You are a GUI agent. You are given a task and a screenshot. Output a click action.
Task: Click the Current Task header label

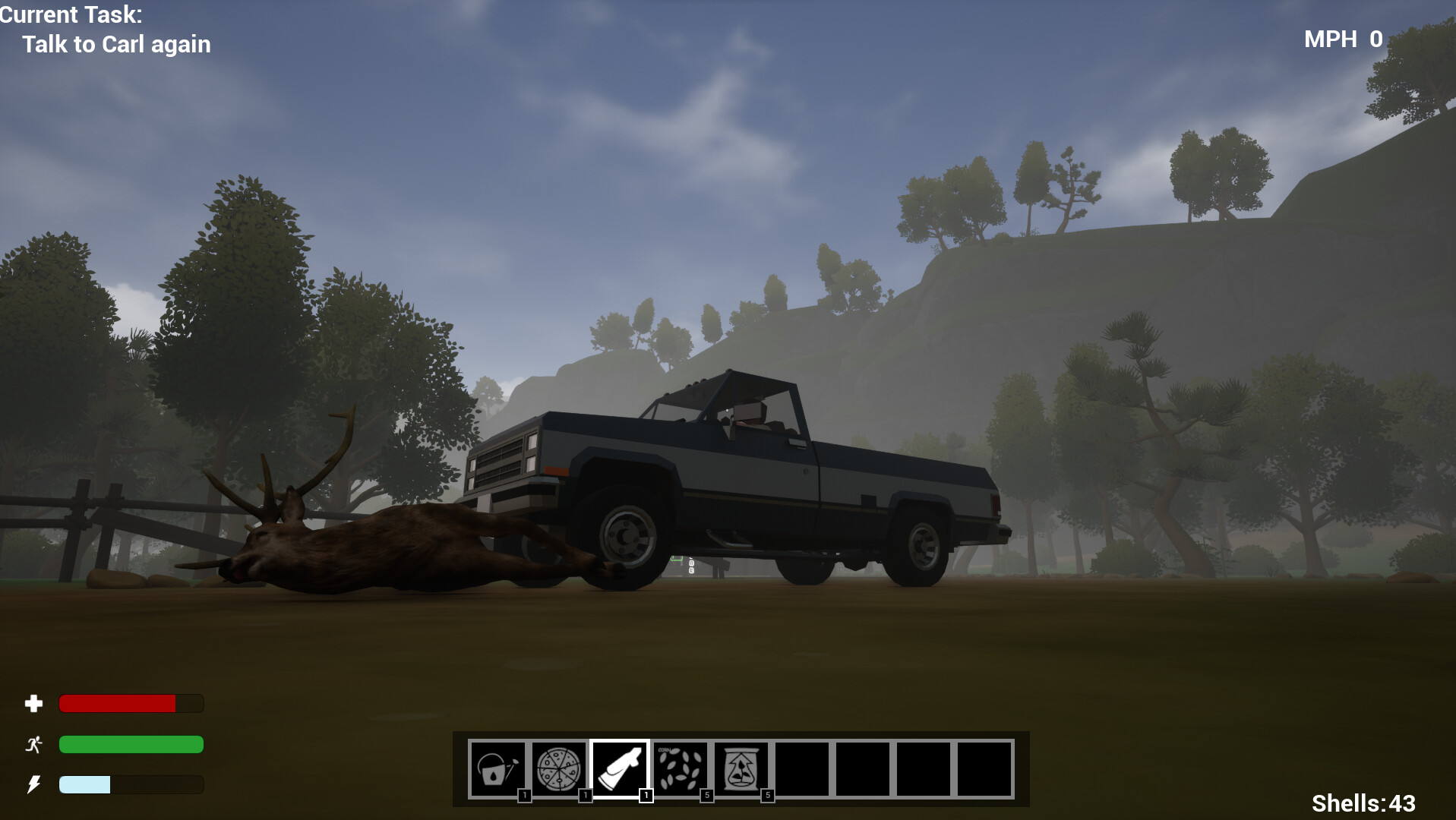[72, 14]
